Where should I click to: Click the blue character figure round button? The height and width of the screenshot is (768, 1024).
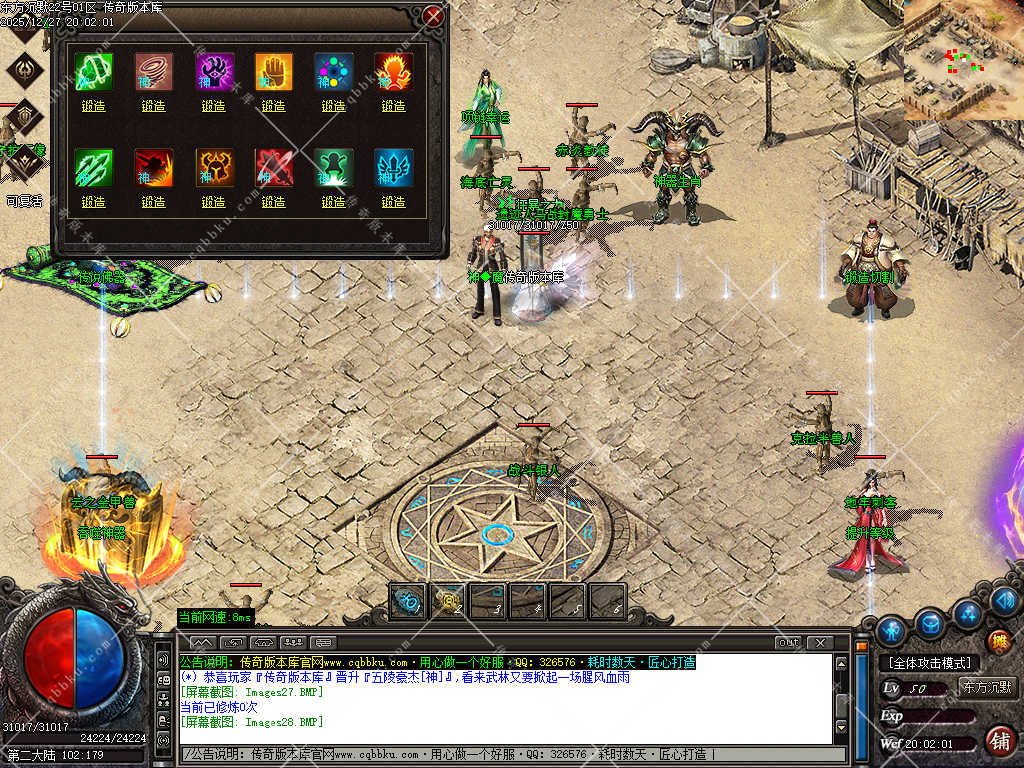(x=891, y=631)
